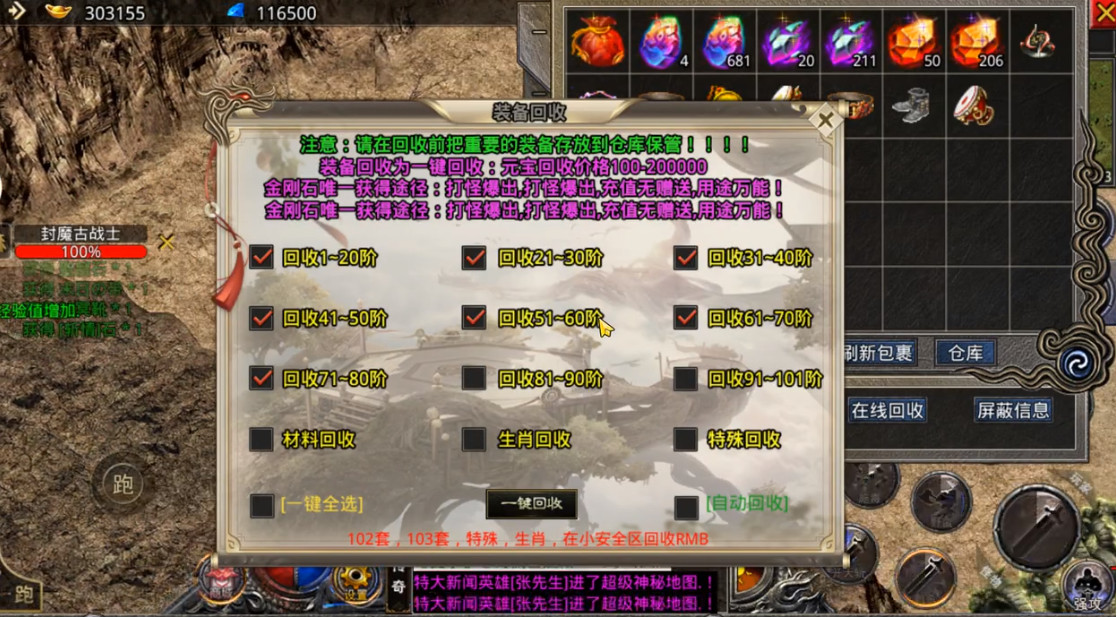Check the 一键全选 select-all box
The image size is (1117, 617).
(x=262, y=505)
